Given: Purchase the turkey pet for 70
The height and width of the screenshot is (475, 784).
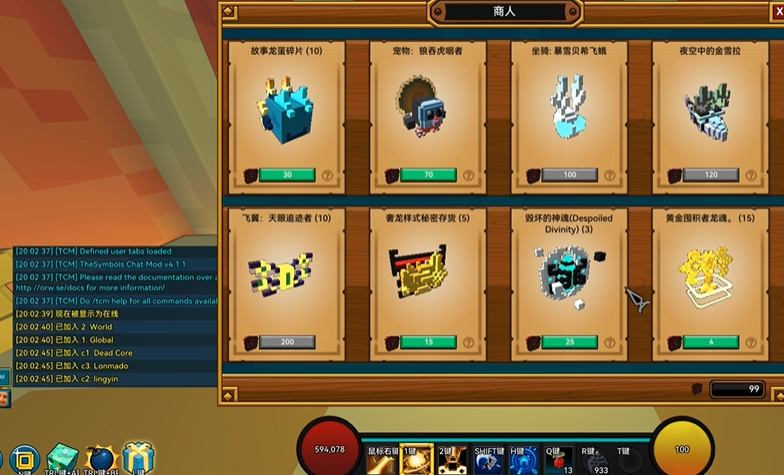Looking at the screenshot, I should pos(428,175).
